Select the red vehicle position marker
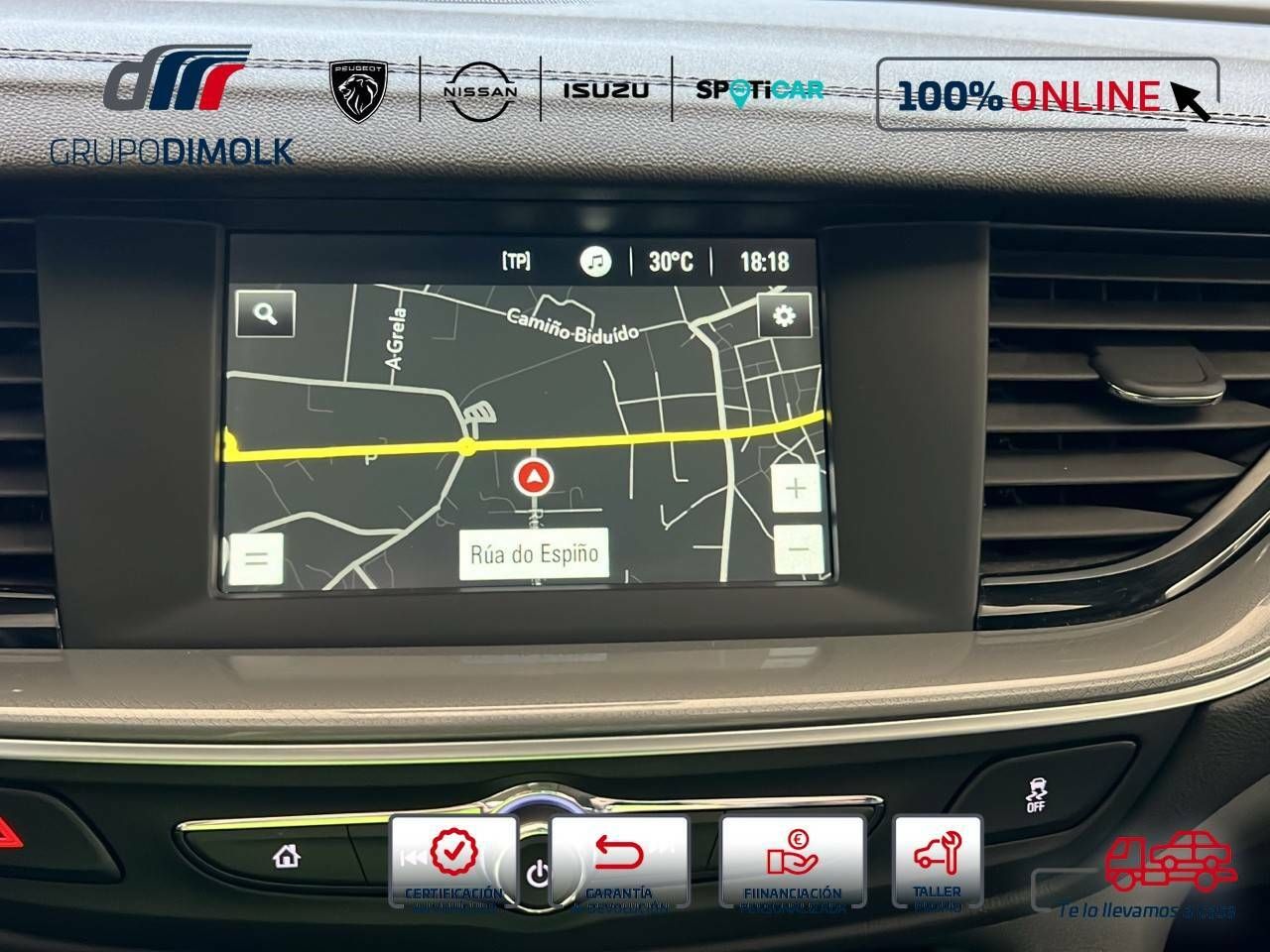1270x952 pixels. click(534, 478)
